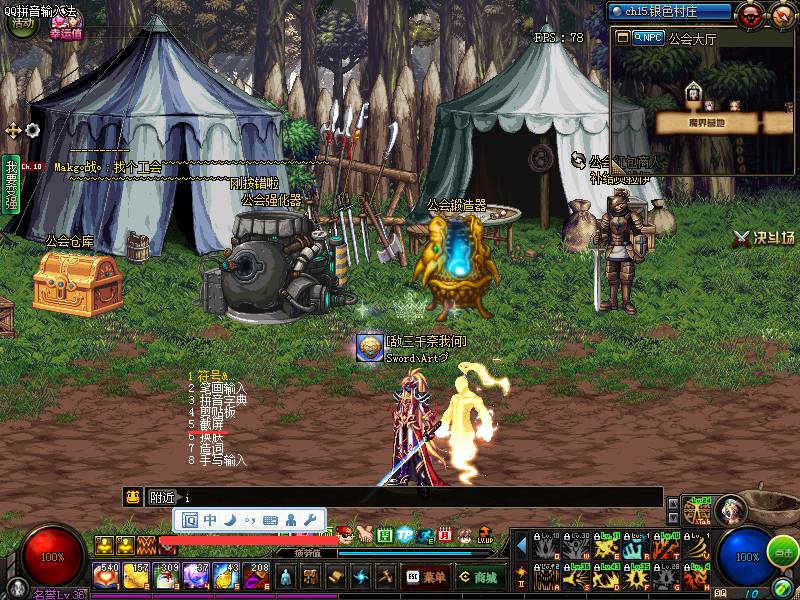Activate the cyan hand skill on R key
800x600 pixels.
635,547
